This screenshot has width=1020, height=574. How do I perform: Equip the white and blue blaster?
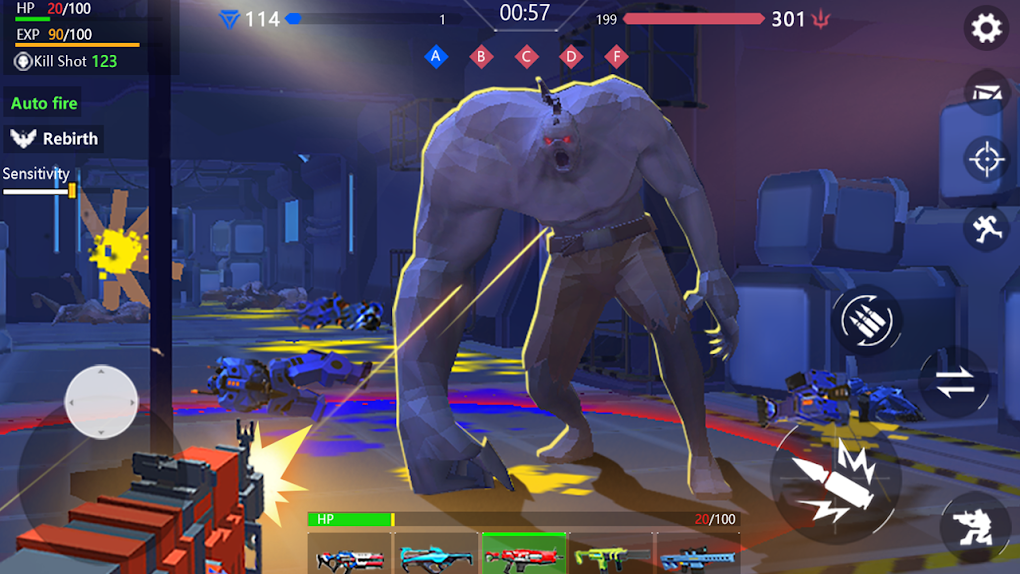click(349, 553)
